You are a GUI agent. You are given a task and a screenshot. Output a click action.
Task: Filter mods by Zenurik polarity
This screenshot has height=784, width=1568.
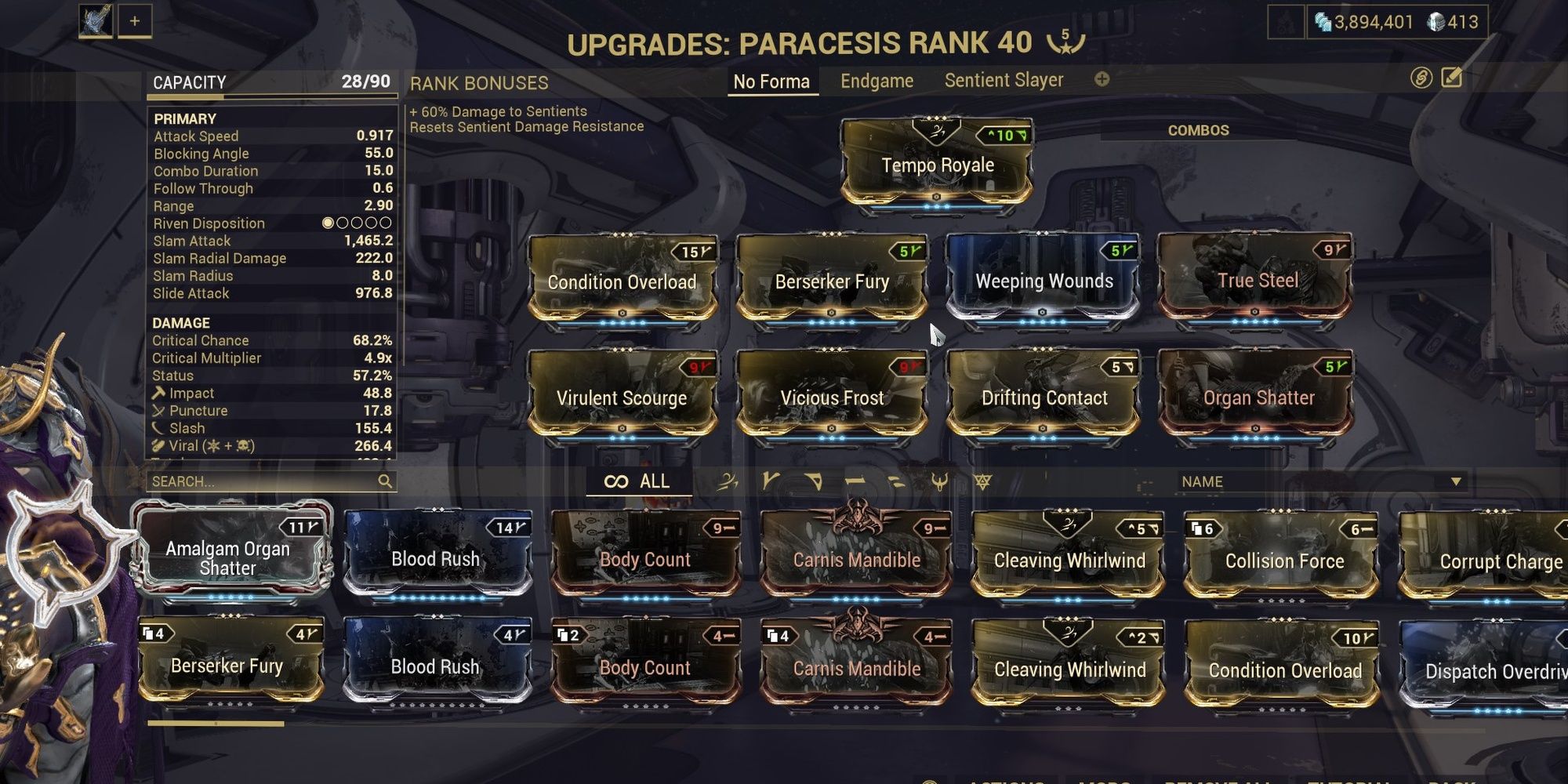pos(896,481)
